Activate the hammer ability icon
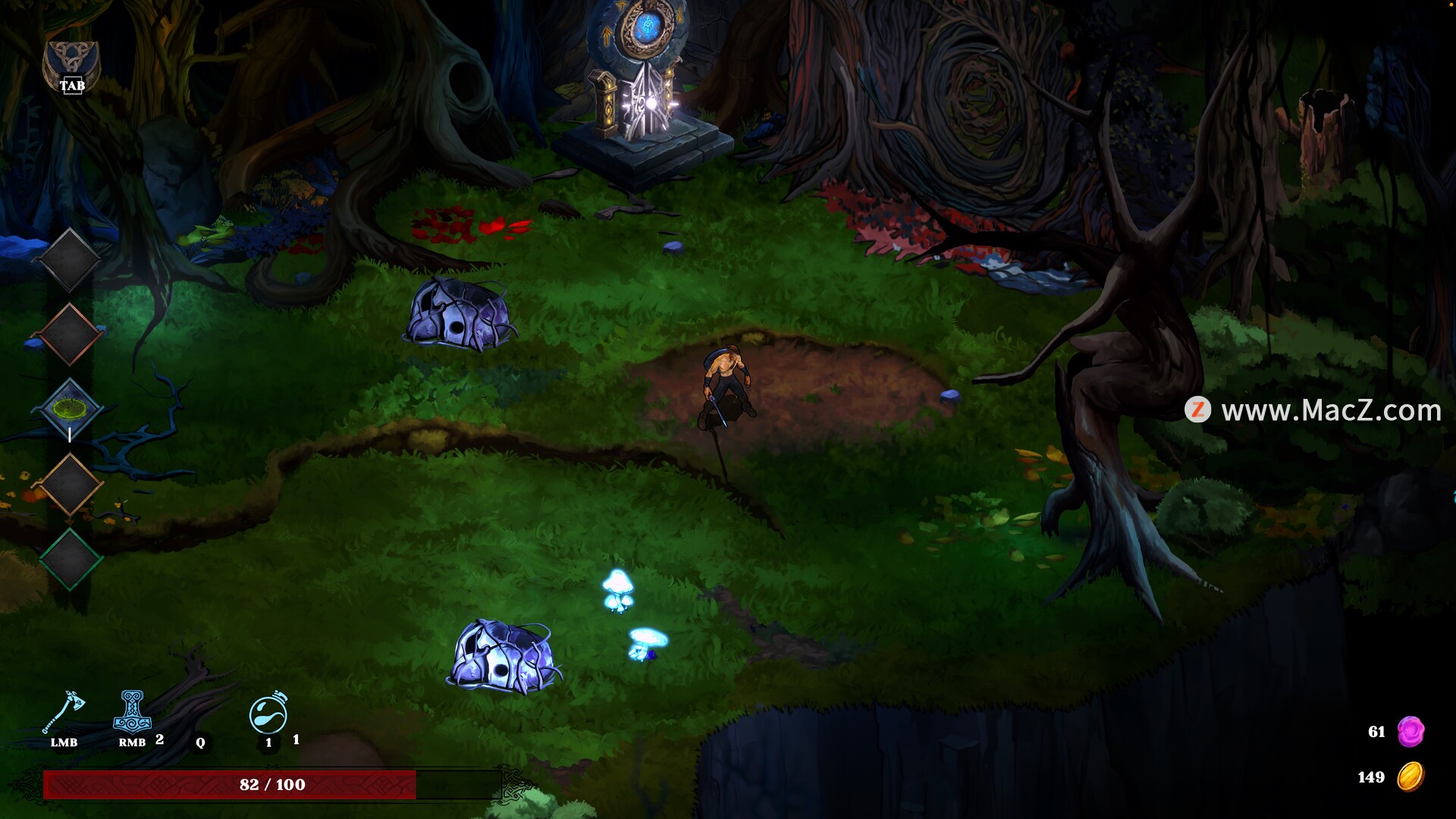Screen dimensions: 1456x819 click(132, 711)
